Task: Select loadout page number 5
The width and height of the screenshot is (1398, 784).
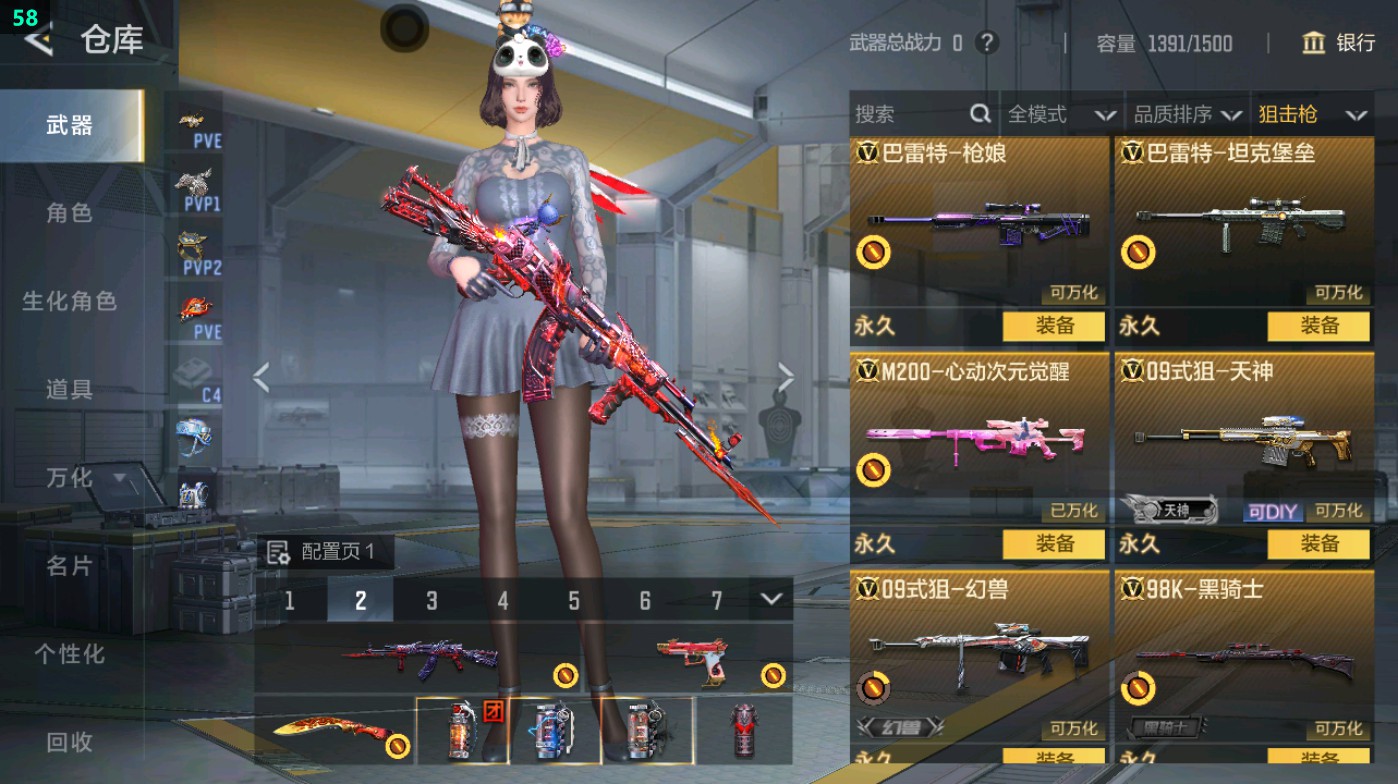Action: [x=574, y=601]
